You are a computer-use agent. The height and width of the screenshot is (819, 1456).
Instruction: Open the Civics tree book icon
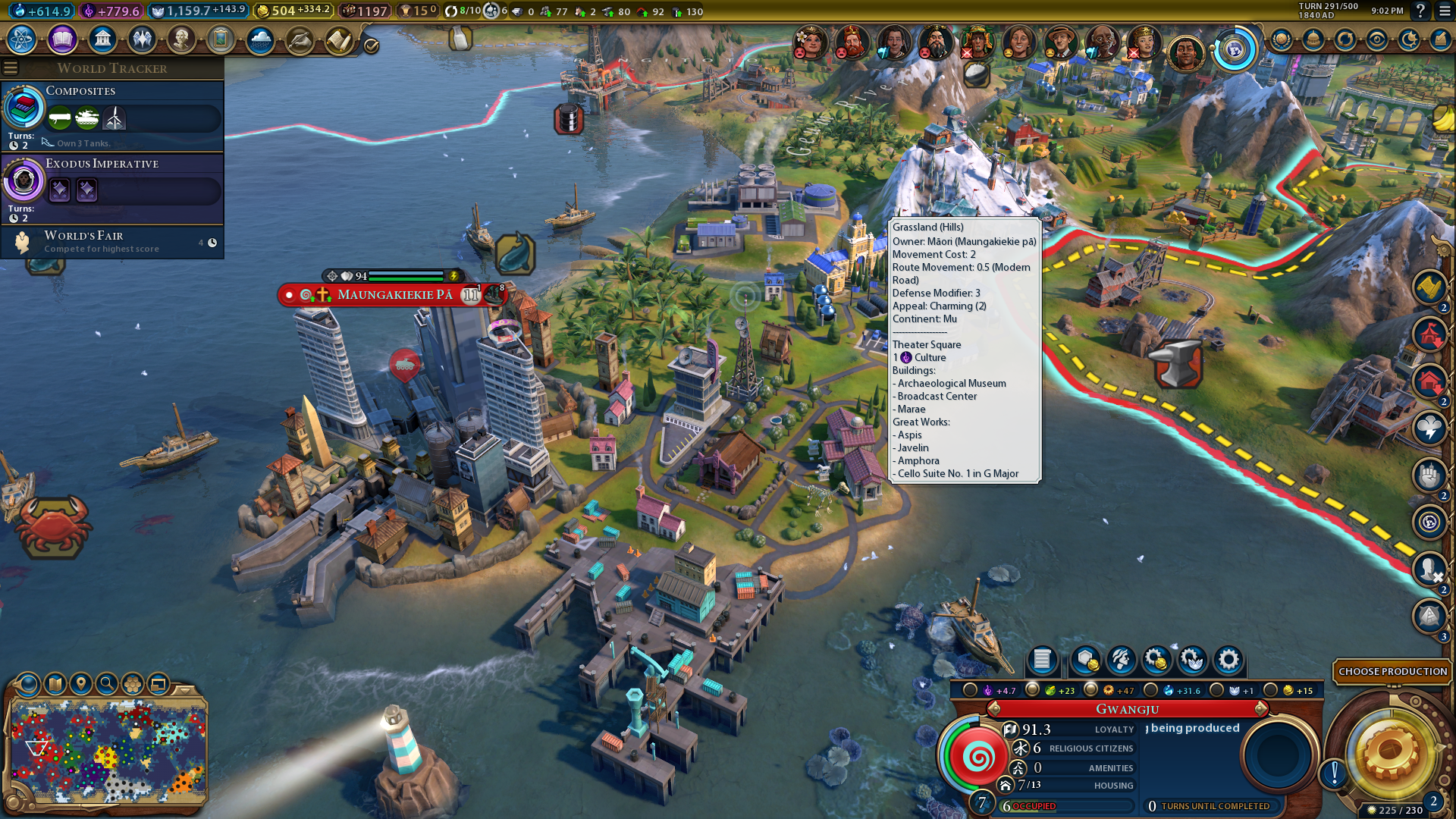(x=62, y=39)
